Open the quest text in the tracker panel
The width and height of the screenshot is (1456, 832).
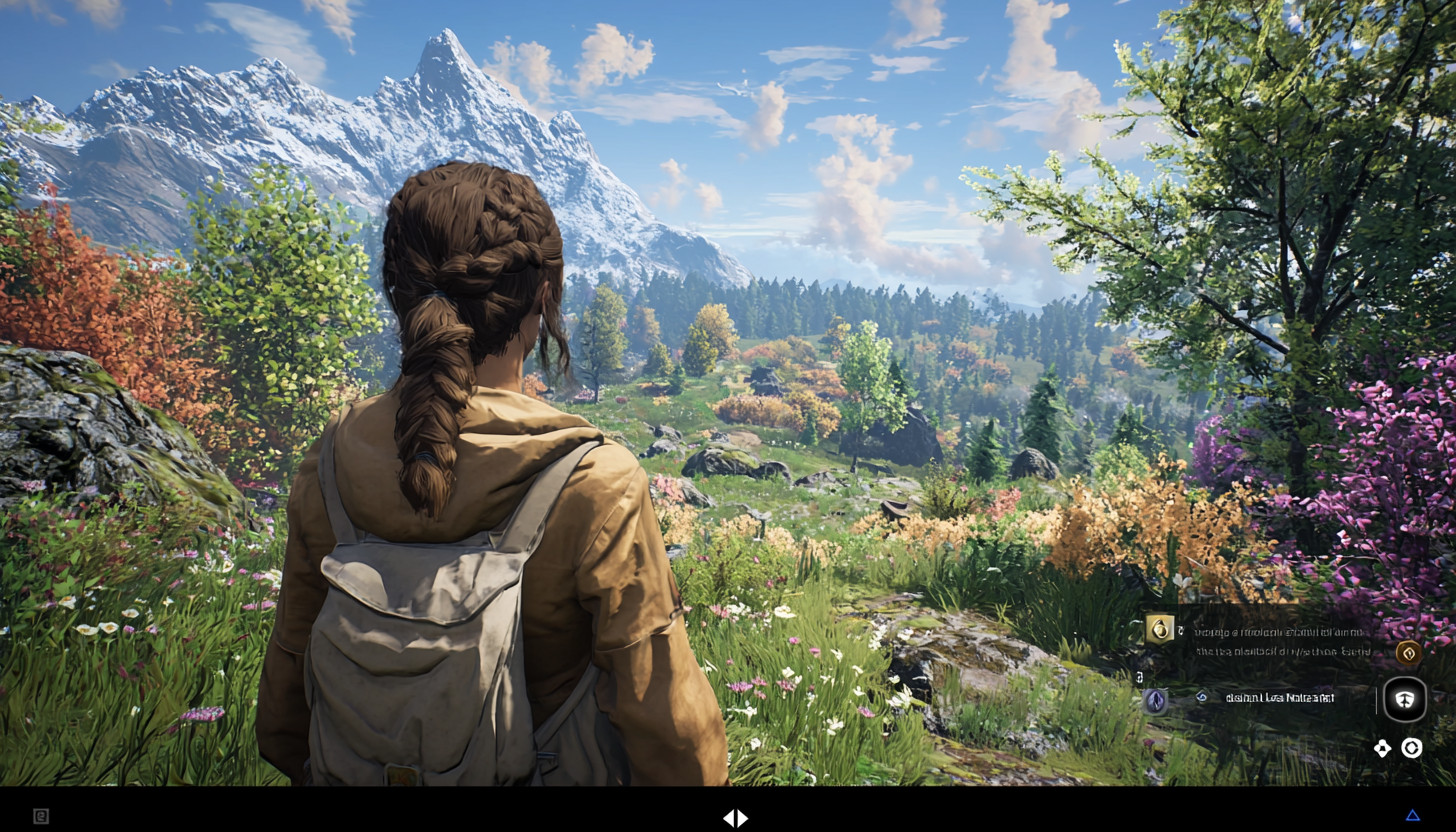[x=1284, y=641]
